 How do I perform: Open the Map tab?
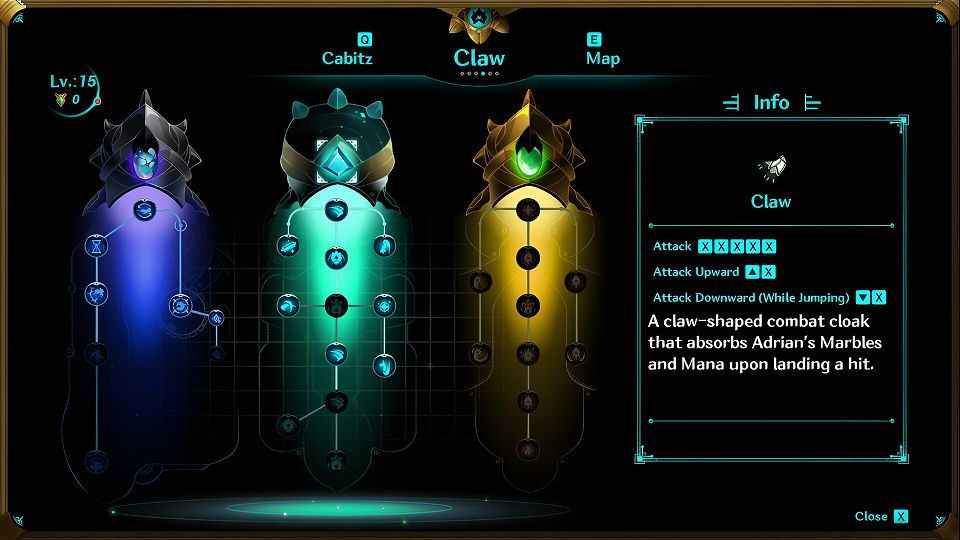coord(602,58)
